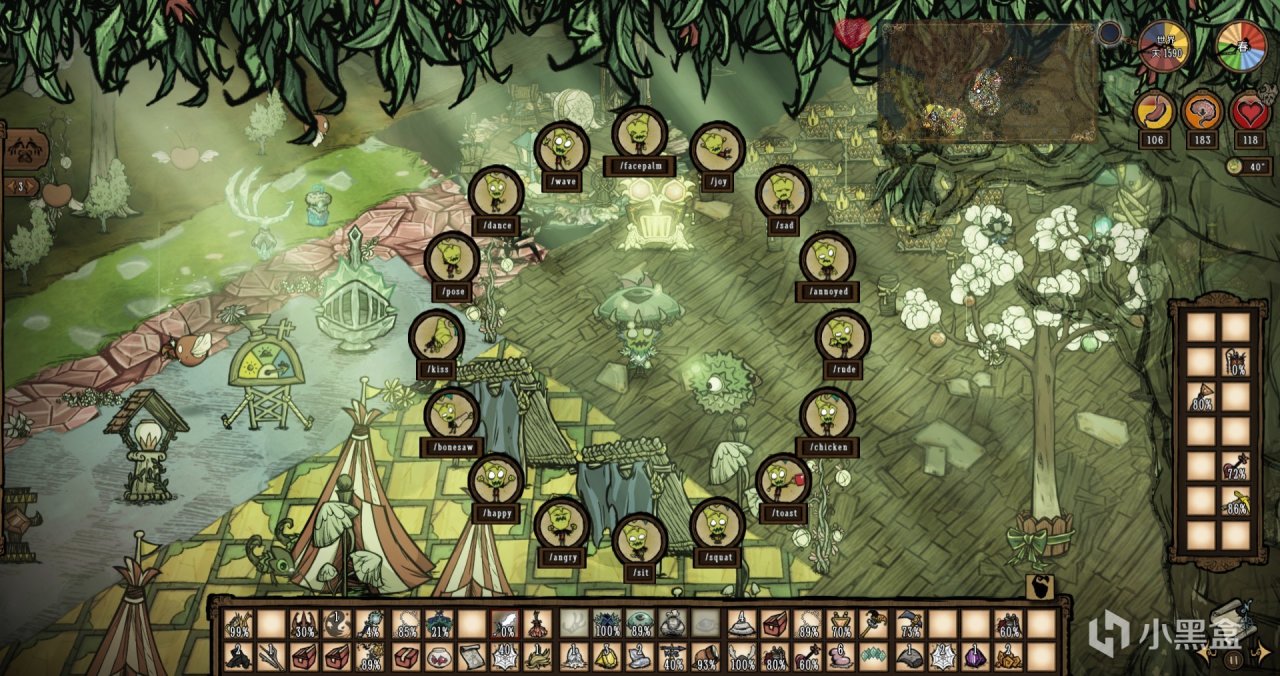Select the fishbowl inventory slot
This screenshot has height=676, width=1280.
439,656
